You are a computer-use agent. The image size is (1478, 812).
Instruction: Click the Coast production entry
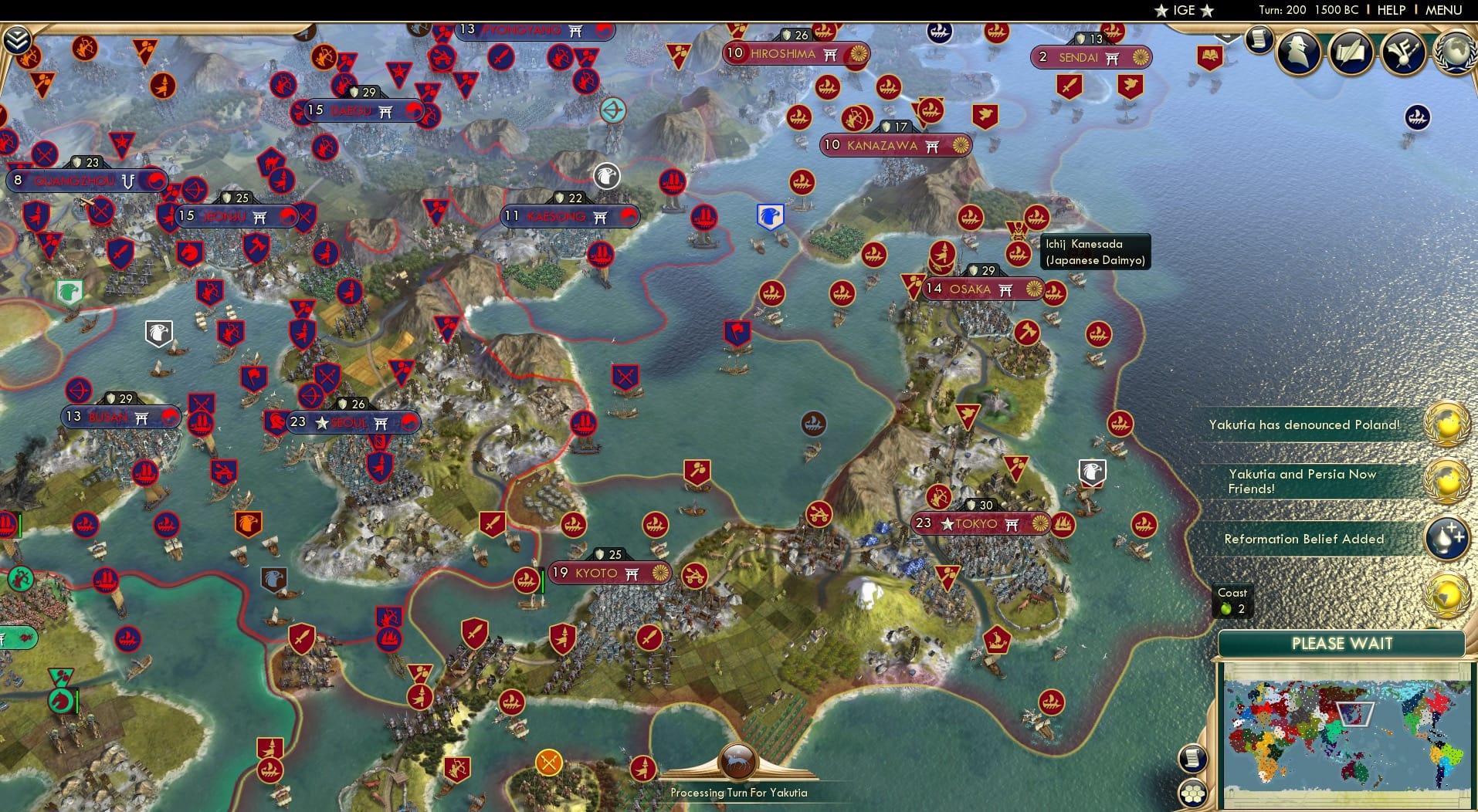point(1231,601)
